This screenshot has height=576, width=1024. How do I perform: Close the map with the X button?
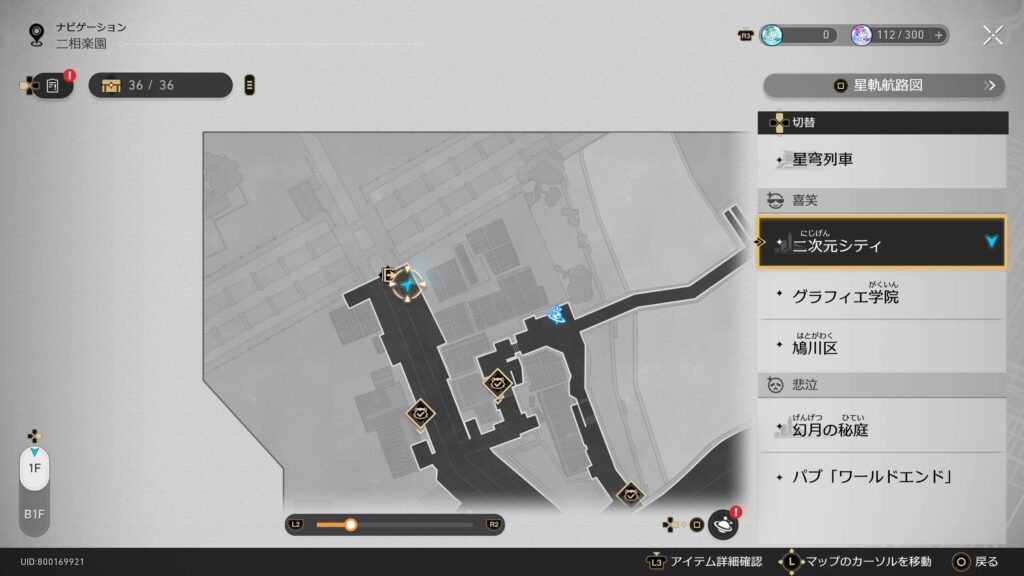tap(992, 35)
